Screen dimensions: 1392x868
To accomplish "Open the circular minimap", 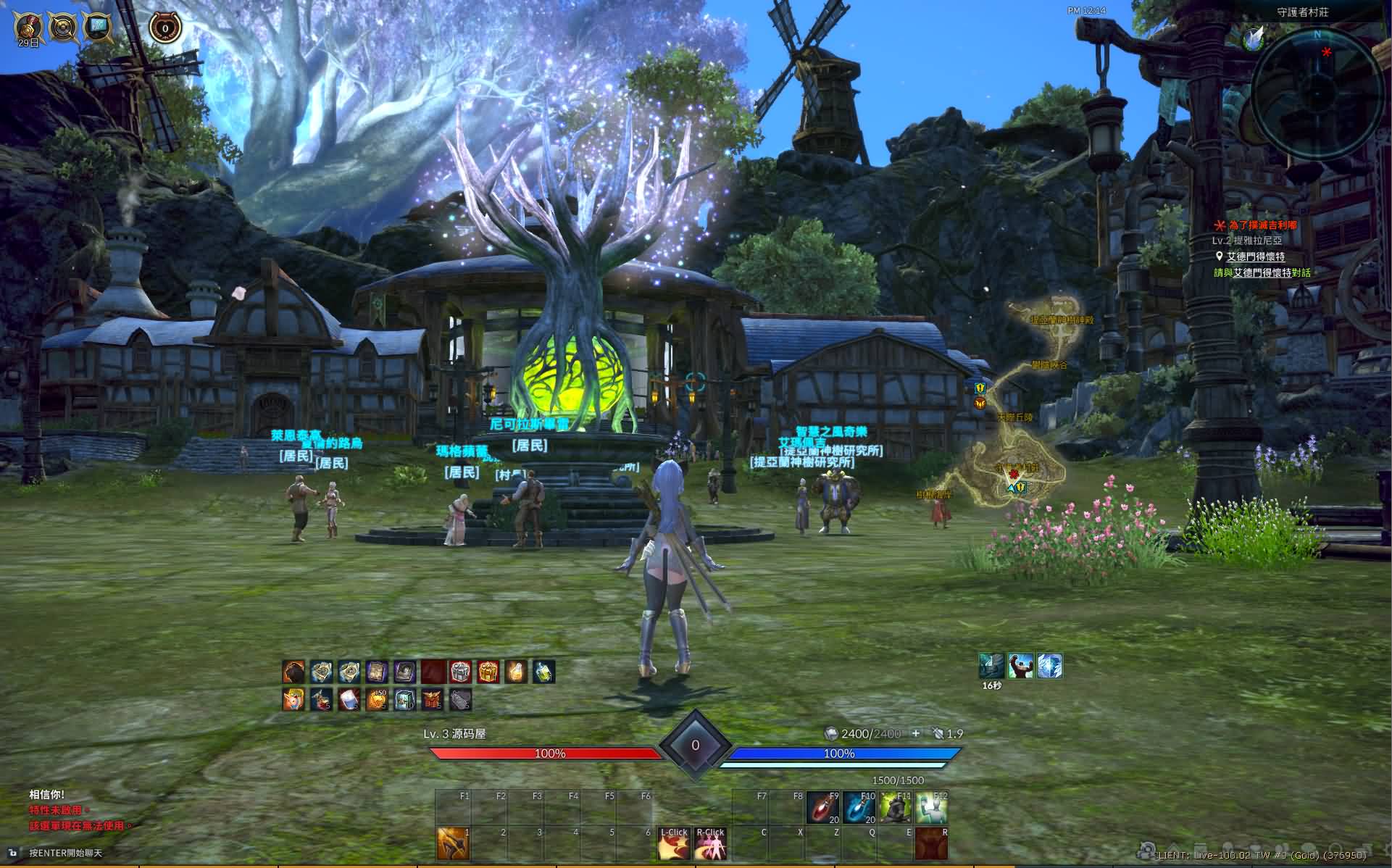I will 1317,91.
